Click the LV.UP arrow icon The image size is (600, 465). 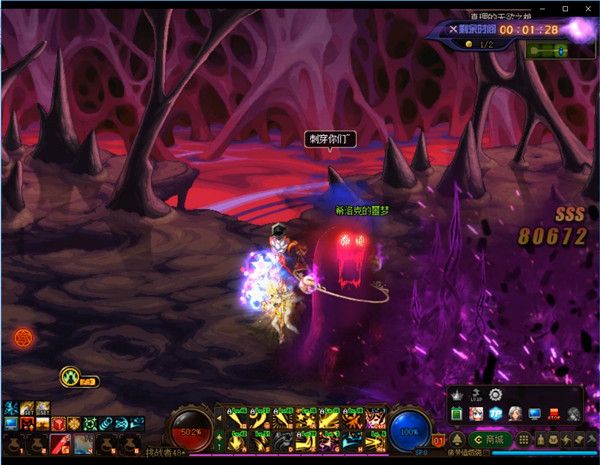(476, 395)
